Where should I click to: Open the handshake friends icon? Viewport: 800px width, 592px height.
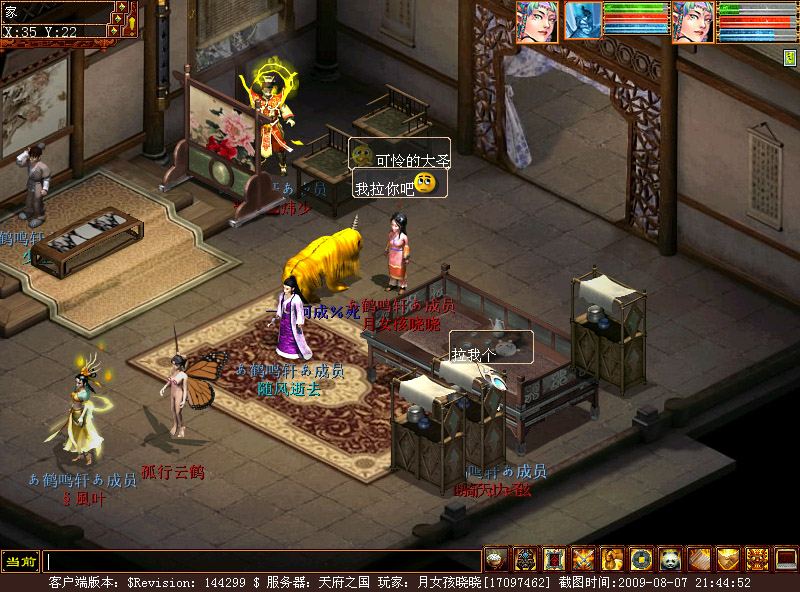point(728,559)
